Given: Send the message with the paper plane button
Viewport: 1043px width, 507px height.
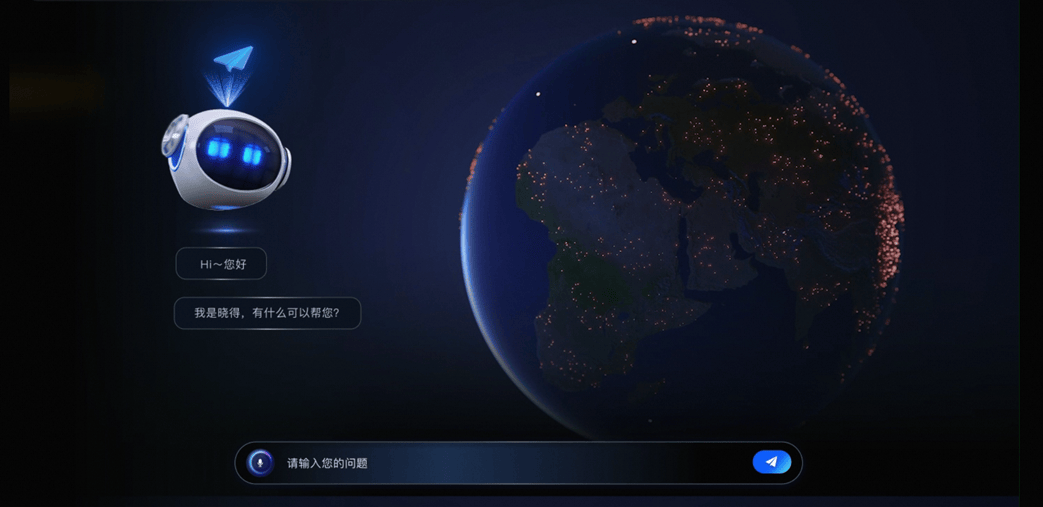Looking at the screenshot, I should (771, 462).
